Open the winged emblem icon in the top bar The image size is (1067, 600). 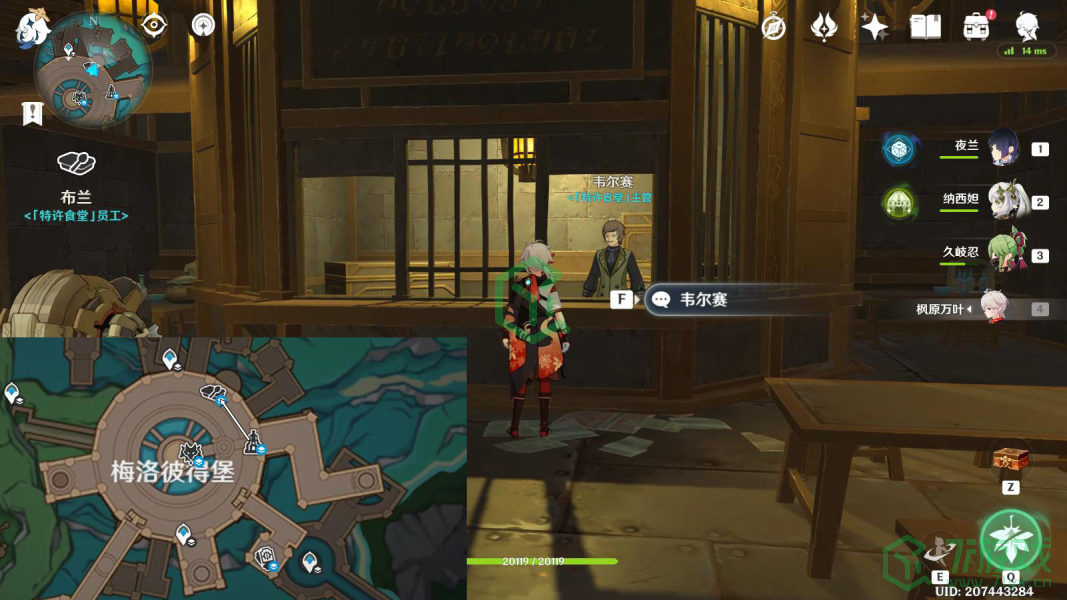[823, 27]
